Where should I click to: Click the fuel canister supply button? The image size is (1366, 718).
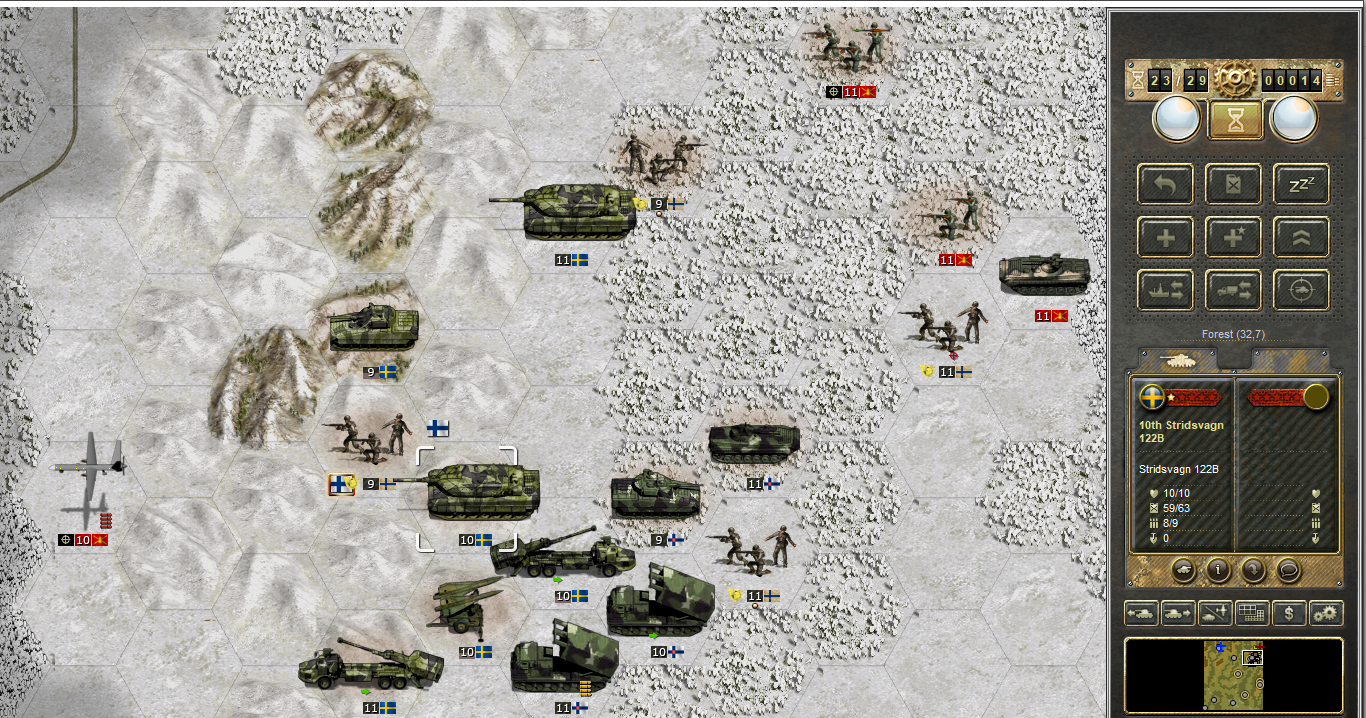point(1233,185)
